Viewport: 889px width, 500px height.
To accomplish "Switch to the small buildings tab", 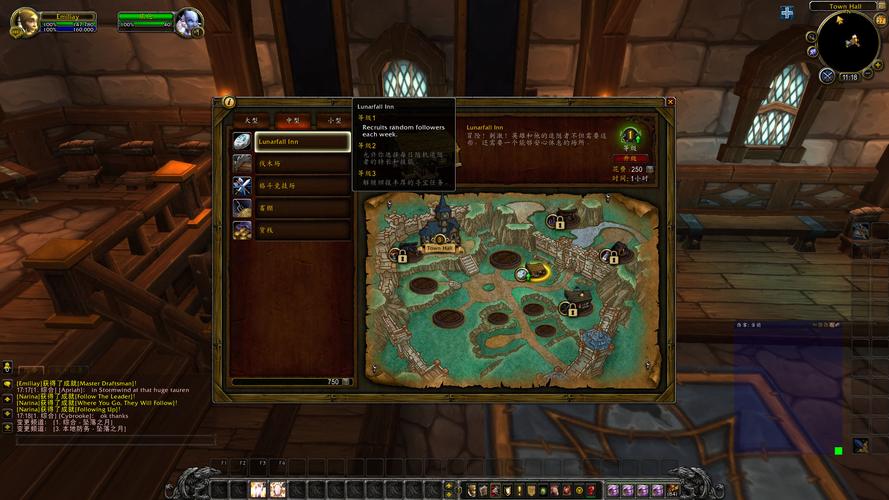I will tap(335, 120).
